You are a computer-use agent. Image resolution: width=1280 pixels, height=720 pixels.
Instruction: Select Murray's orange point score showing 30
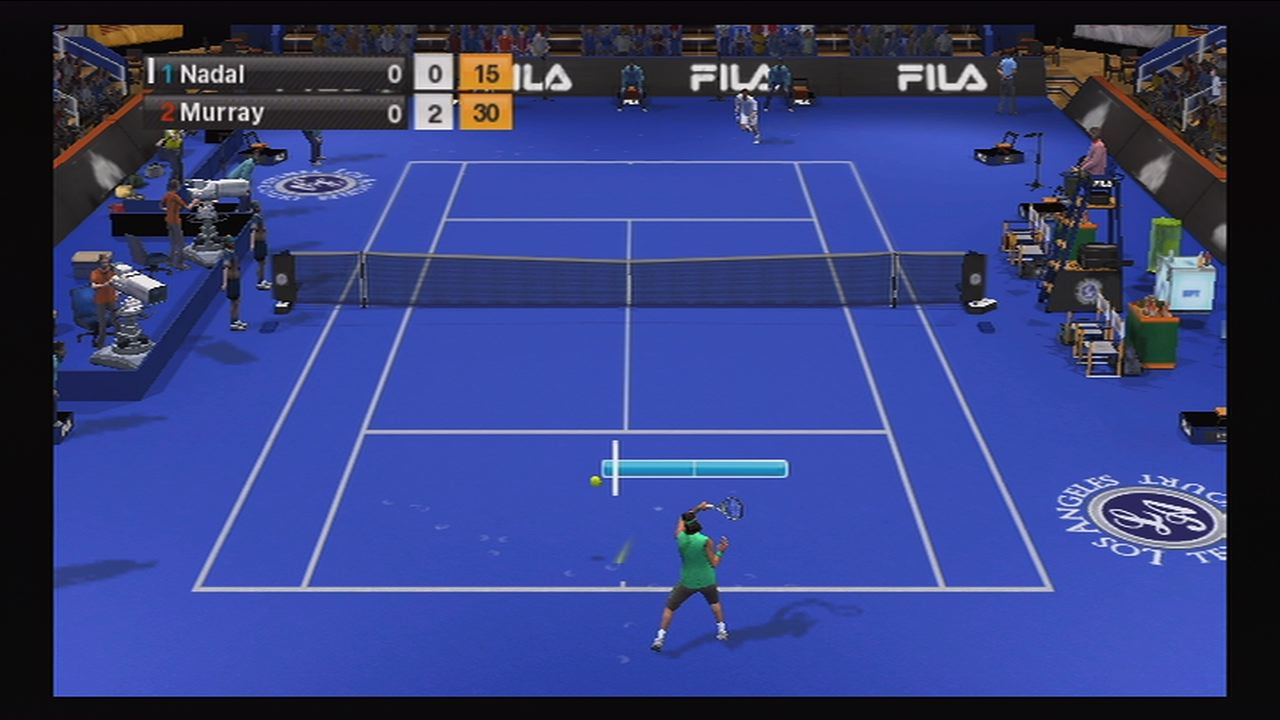tap(485, 113)
